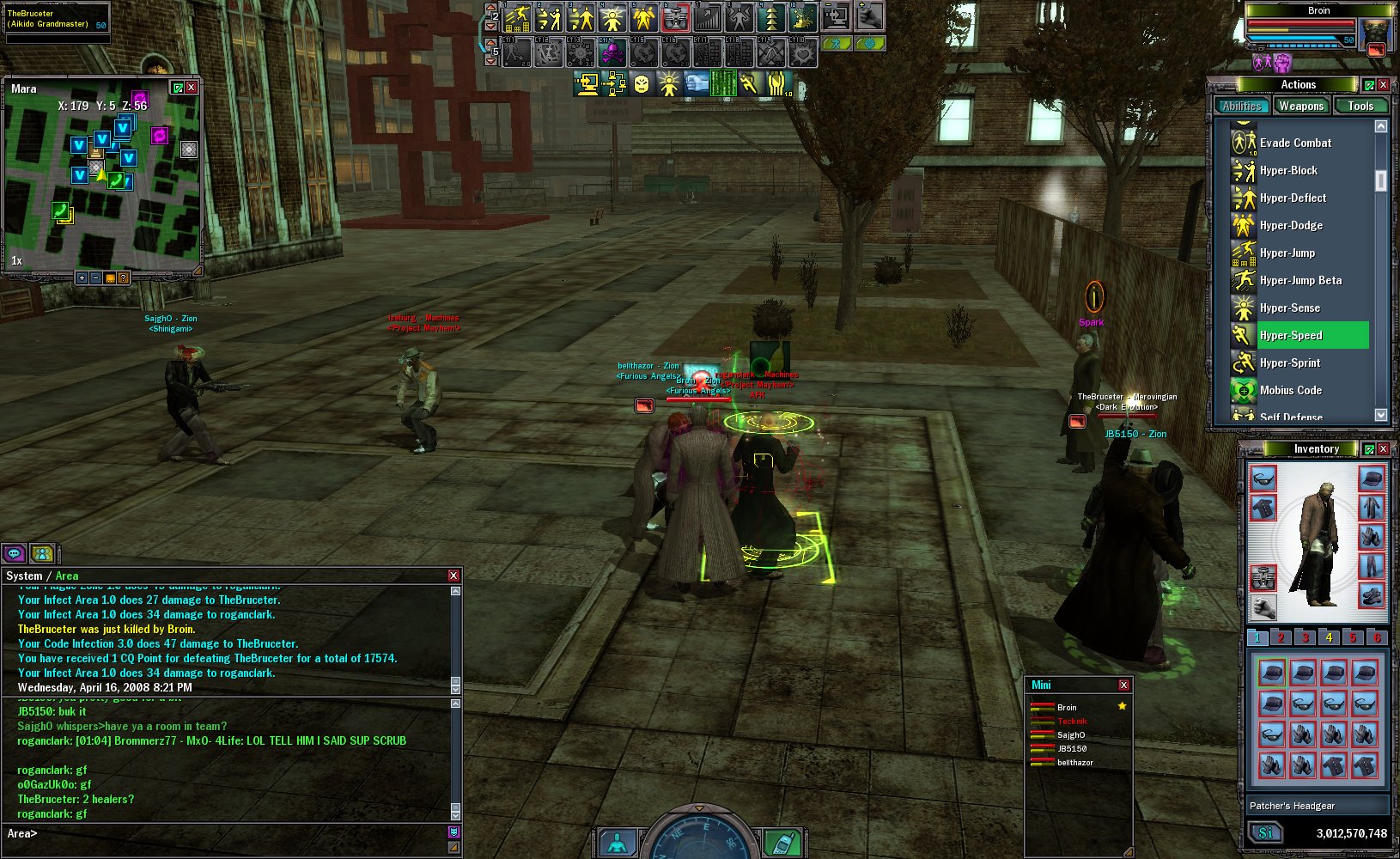The height and width of the screenshot is (859, 1400).
Task: Choose Hyper-Jump from the abilities list
Action: coord(1287,253)
